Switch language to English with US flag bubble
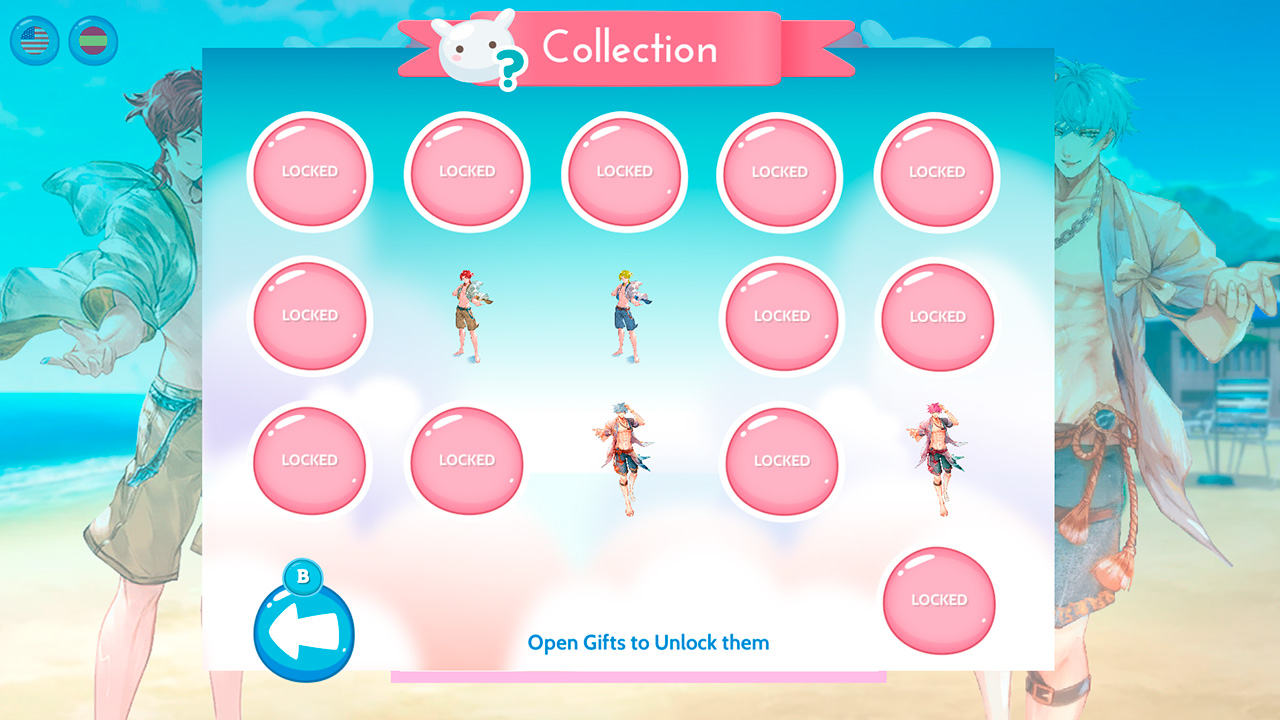The image size is (1280, 720). click(x=33, y=41)
